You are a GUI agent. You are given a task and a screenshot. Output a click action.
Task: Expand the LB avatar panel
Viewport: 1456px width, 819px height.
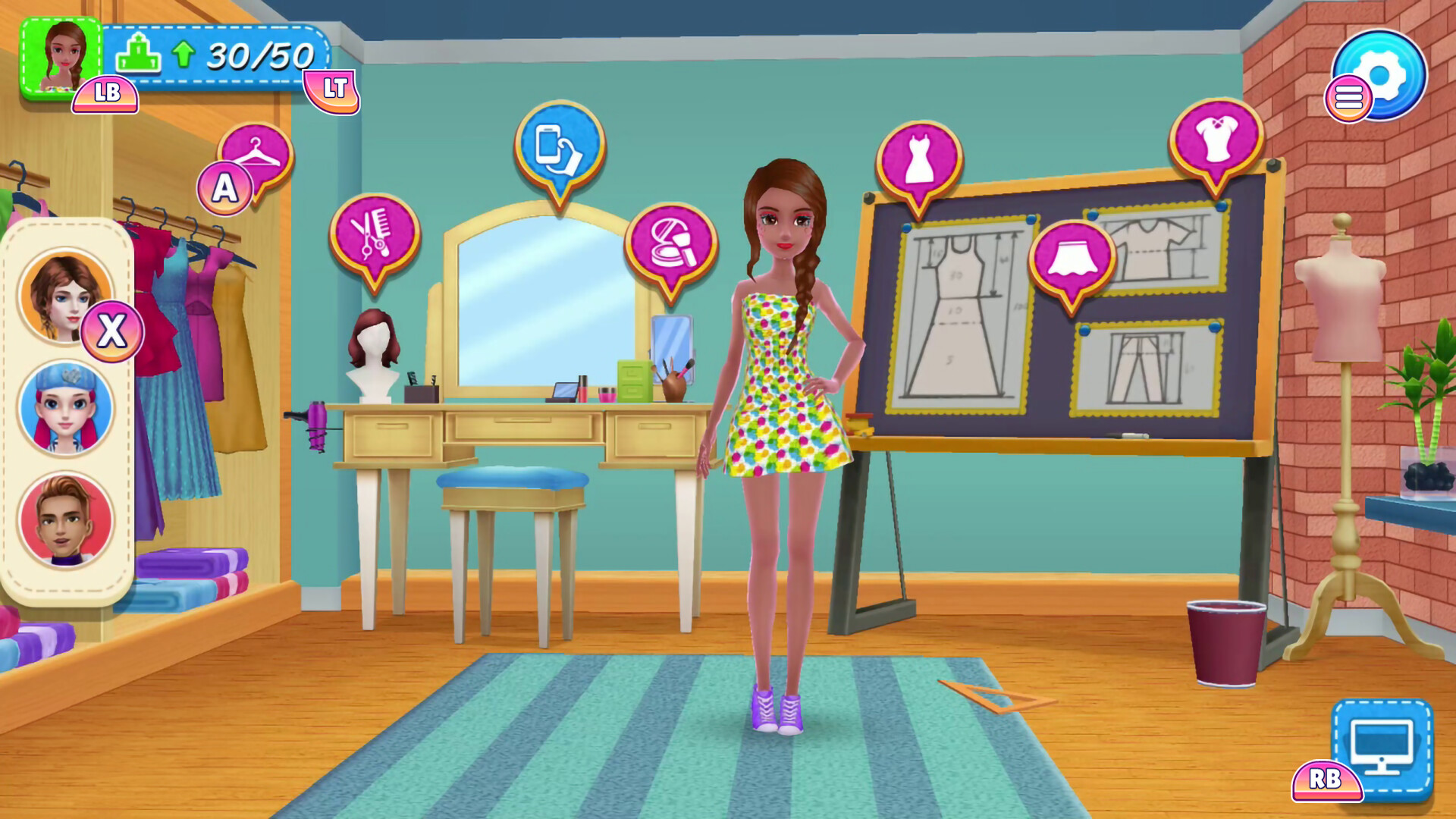[x=105, y=96]
